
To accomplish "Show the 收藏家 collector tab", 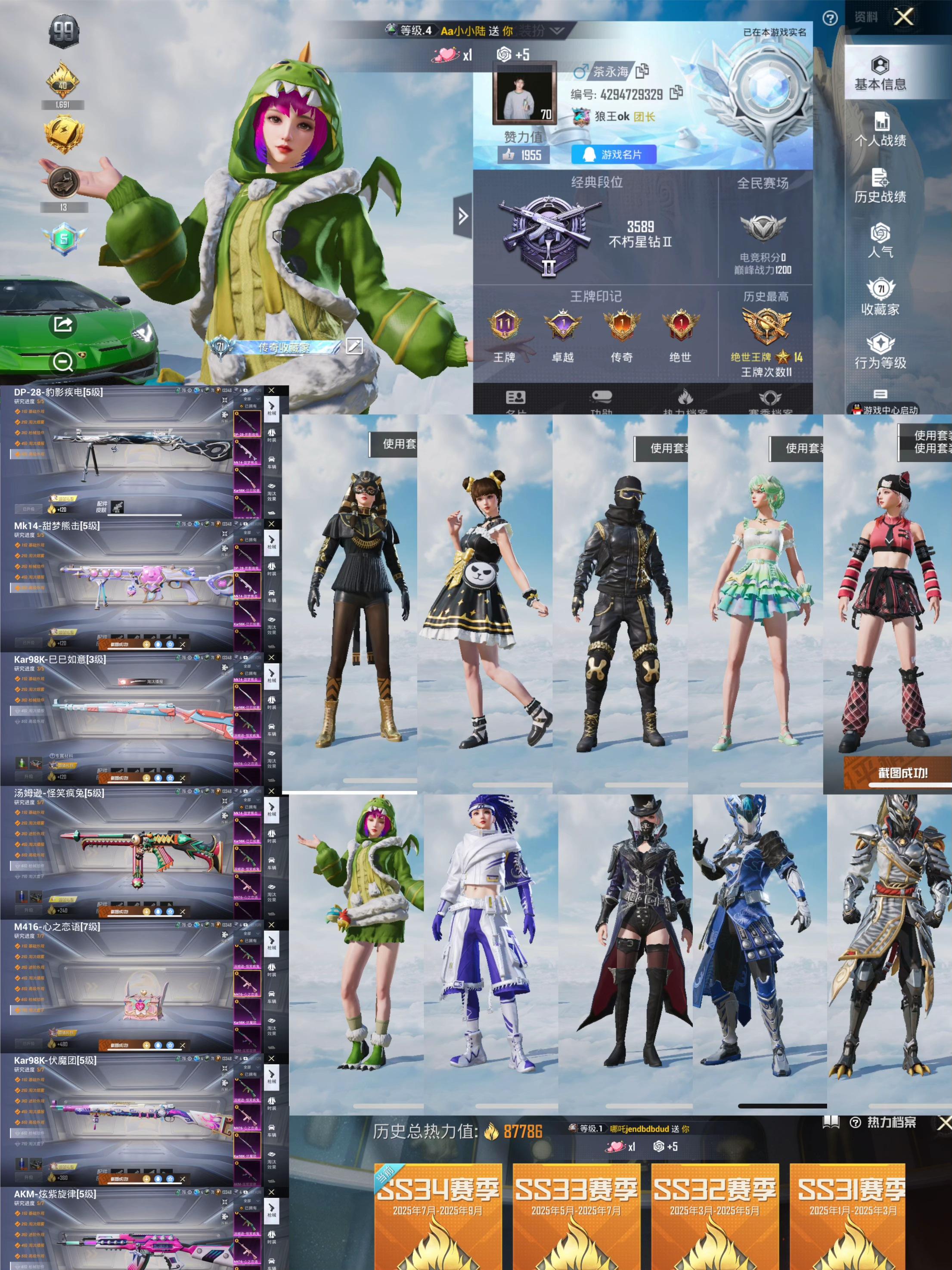I will pyautogui.click(x=880, y=297).
